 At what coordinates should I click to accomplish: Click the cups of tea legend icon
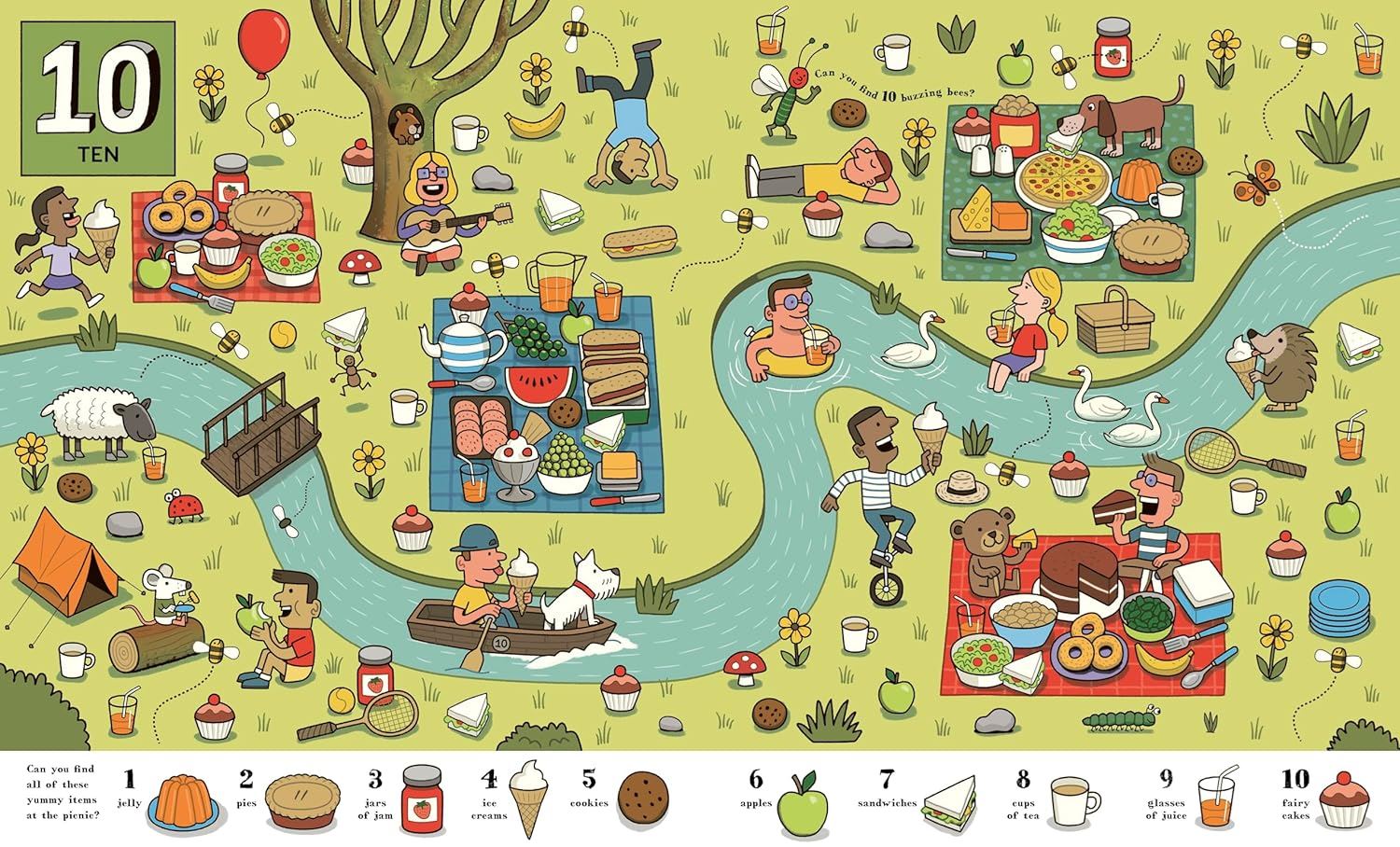click(1074, 801)
